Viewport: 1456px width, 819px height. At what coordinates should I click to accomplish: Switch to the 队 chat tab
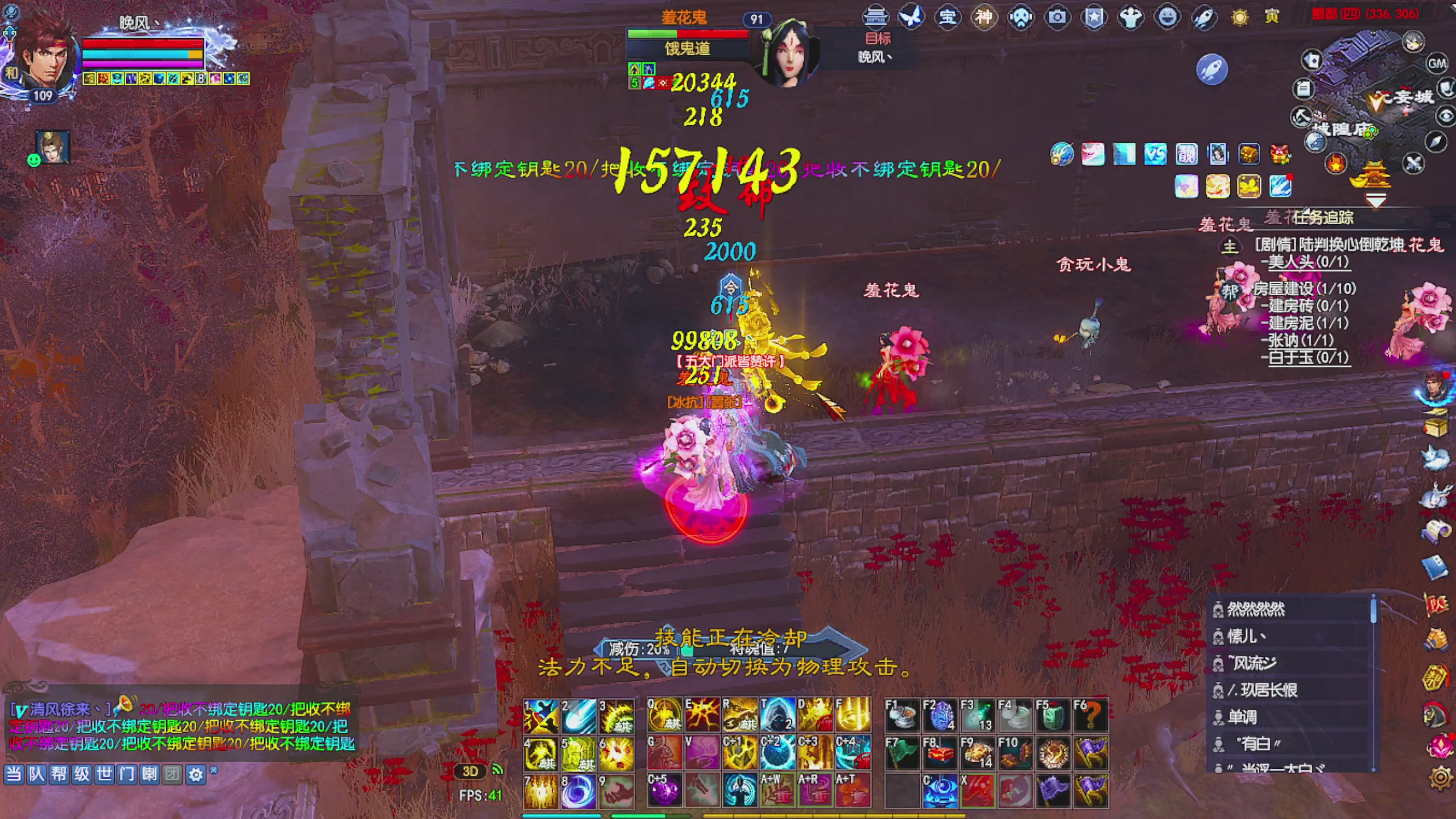[37, 775]
